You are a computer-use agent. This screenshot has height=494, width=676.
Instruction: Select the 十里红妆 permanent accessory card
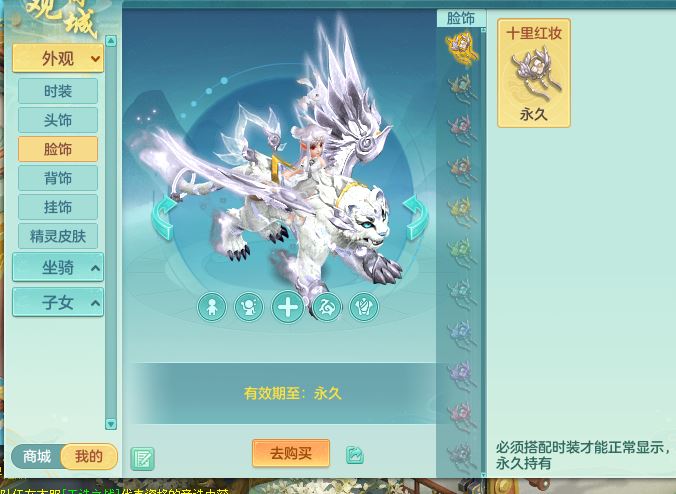point(534,73)
